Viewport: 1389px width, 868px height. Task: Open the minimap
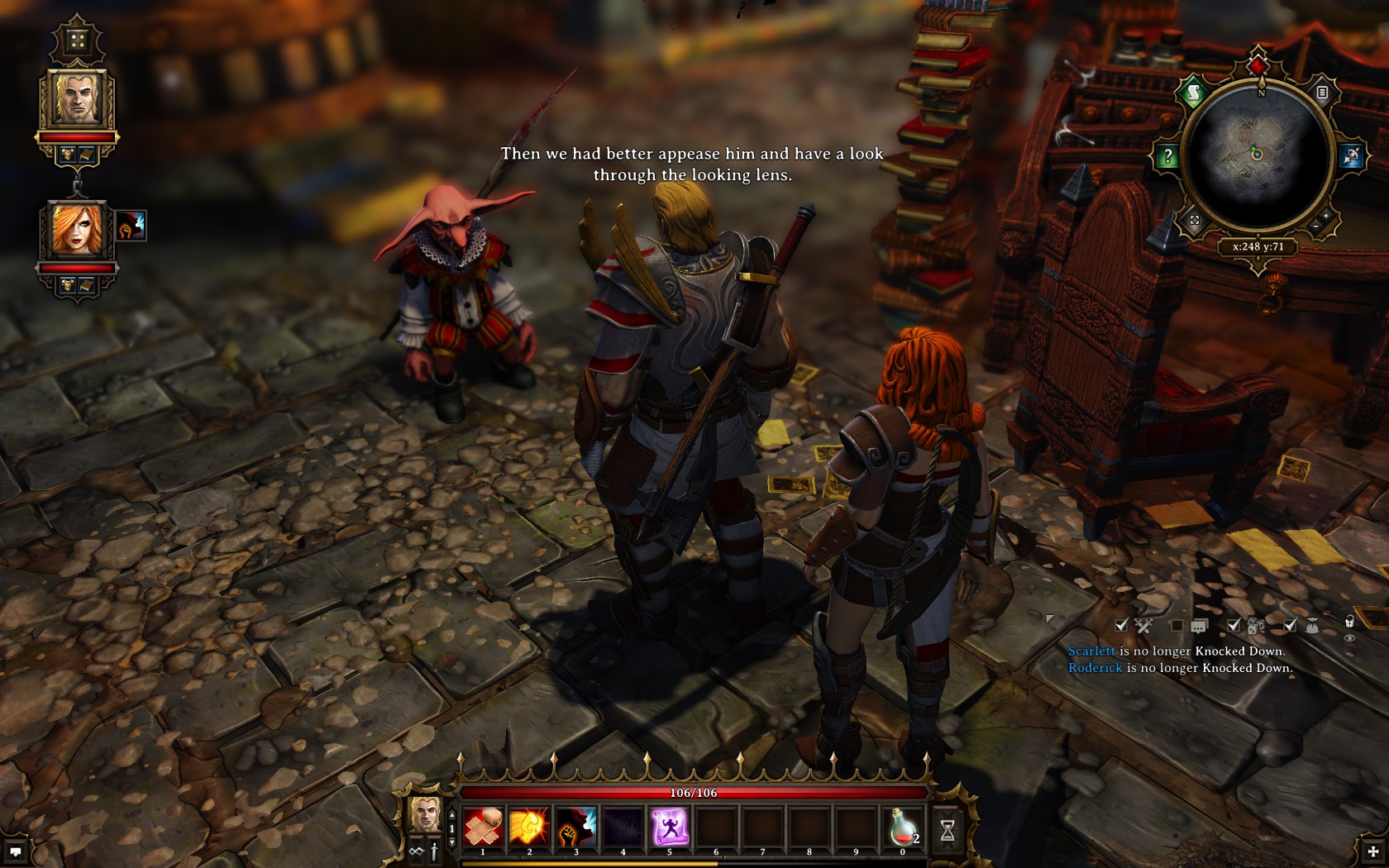tap(1257, 155)
